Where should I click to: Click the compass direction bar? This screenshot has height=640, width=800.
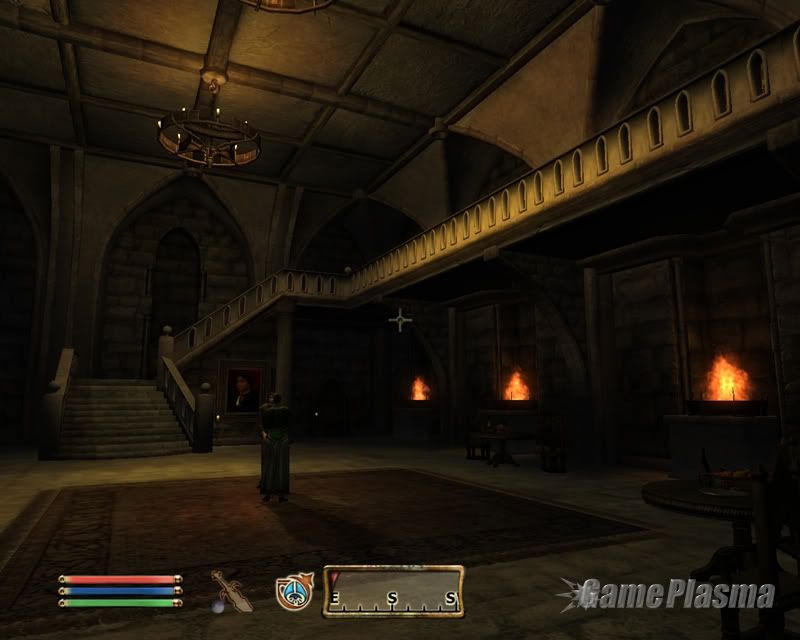point(393,591)
